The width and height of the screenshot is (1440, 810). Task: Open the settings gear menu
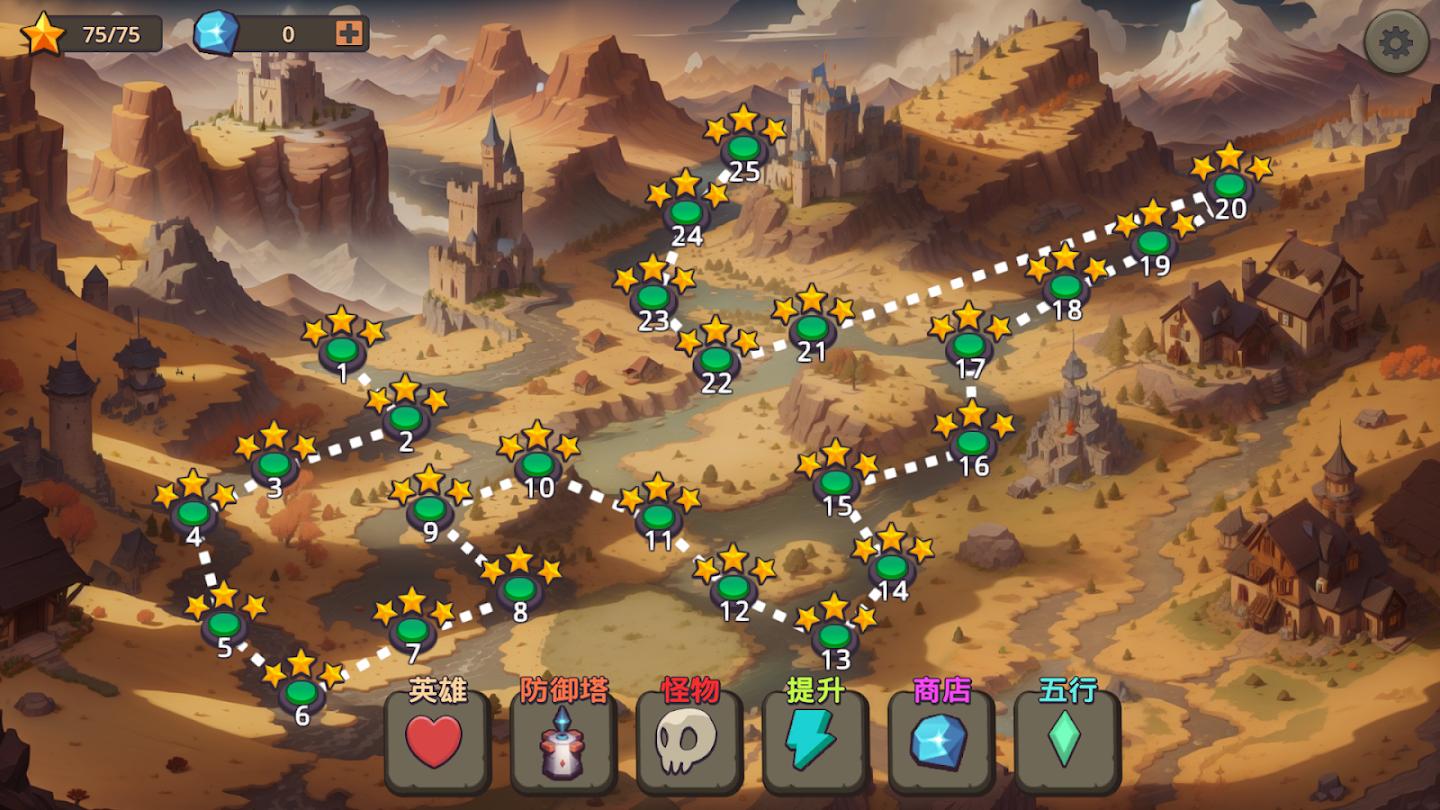1396,43
